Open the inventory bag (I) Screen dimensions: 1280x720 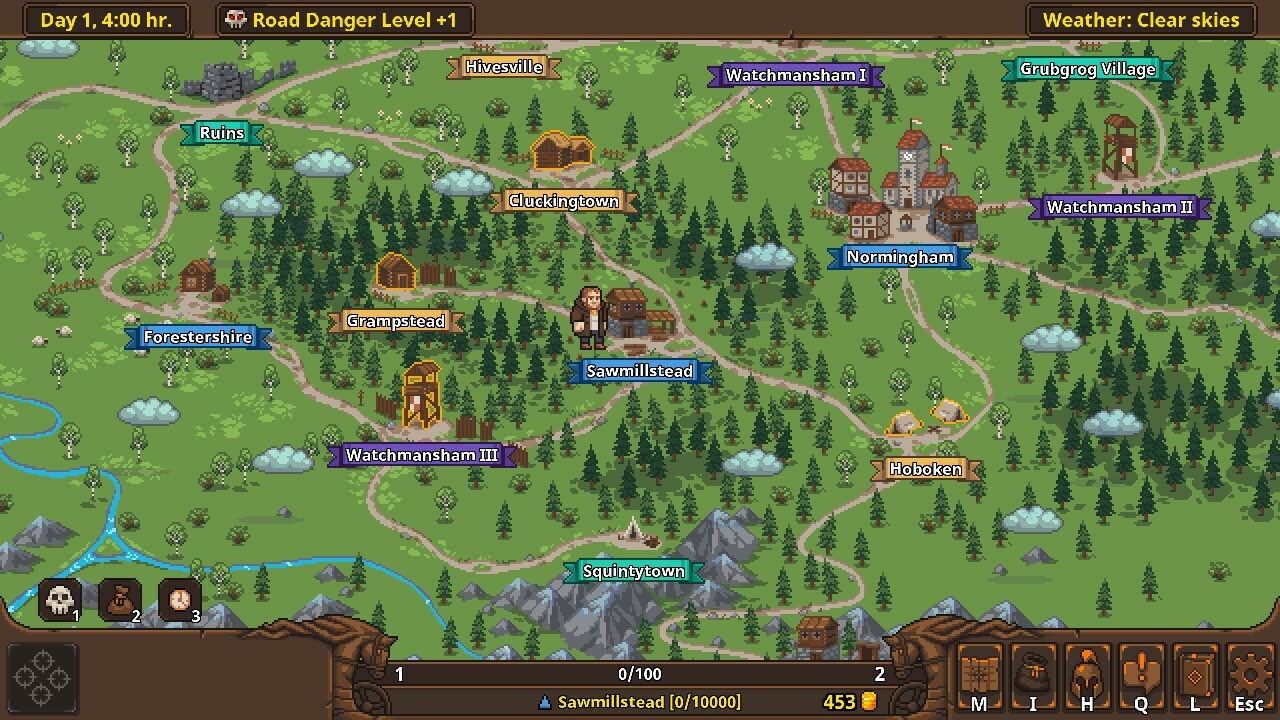click(1034, 676)
